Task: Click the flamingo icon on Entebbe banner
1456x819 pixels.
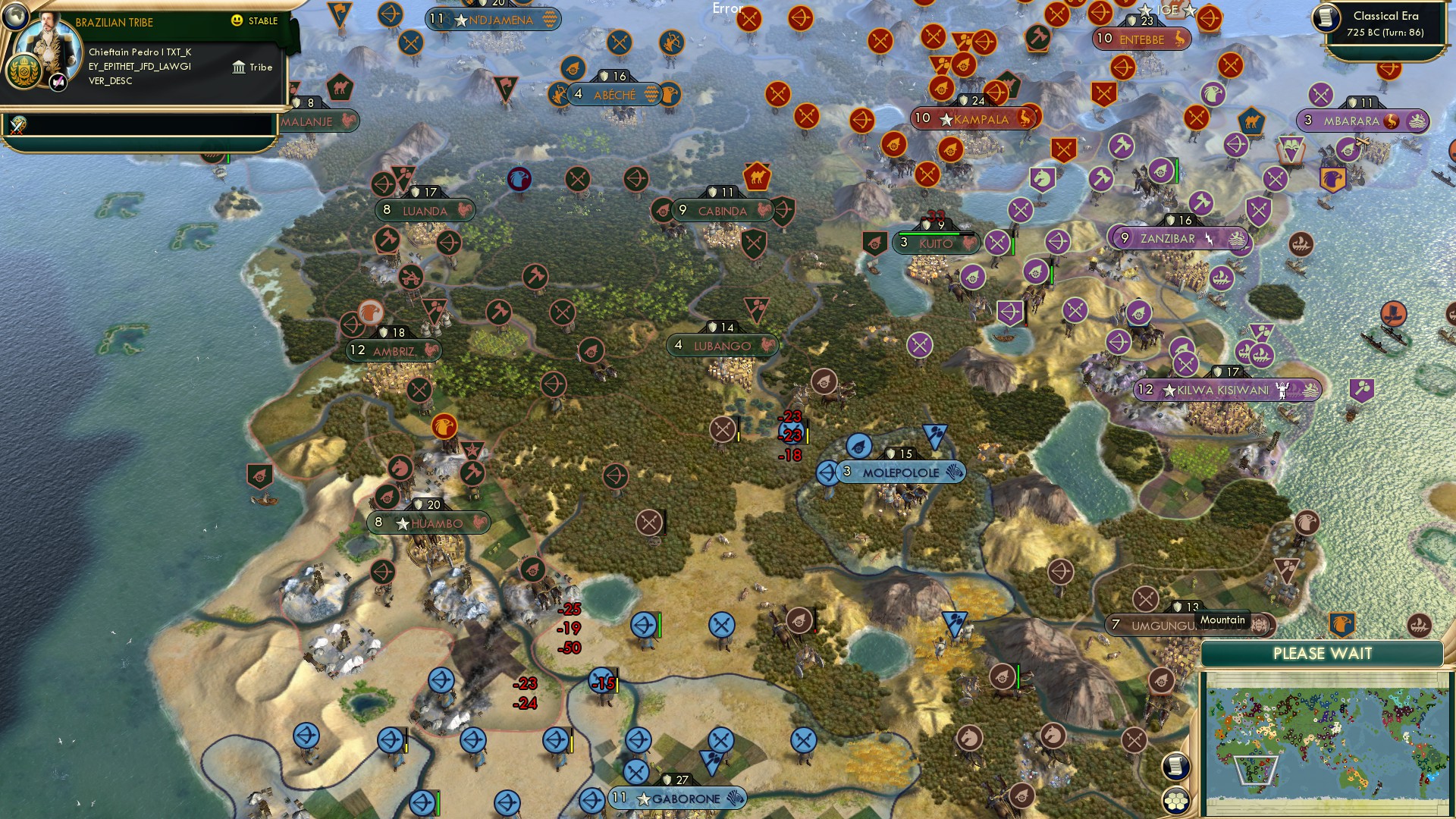Action: click(1181, 39)
